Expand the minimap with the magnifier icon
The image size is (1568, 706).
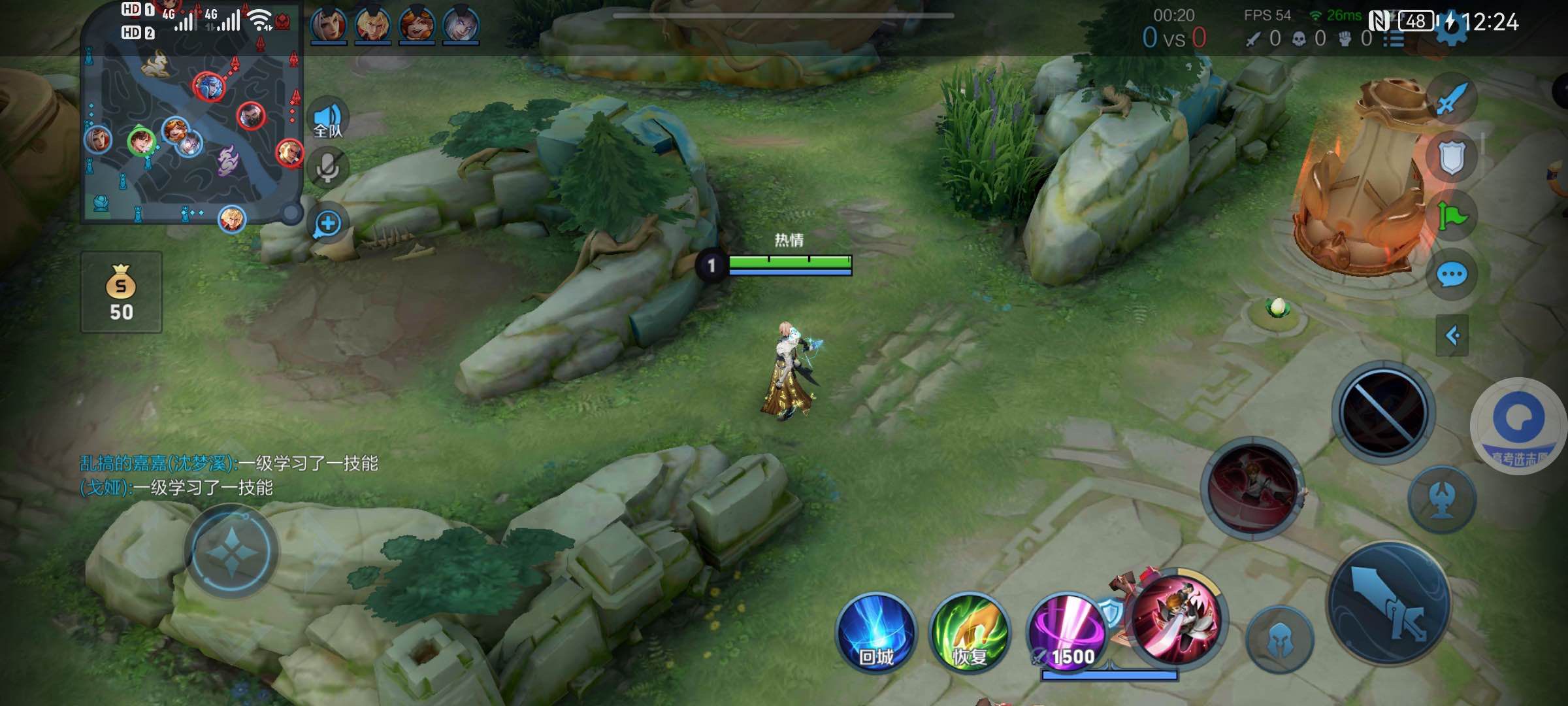pos(328,224)
